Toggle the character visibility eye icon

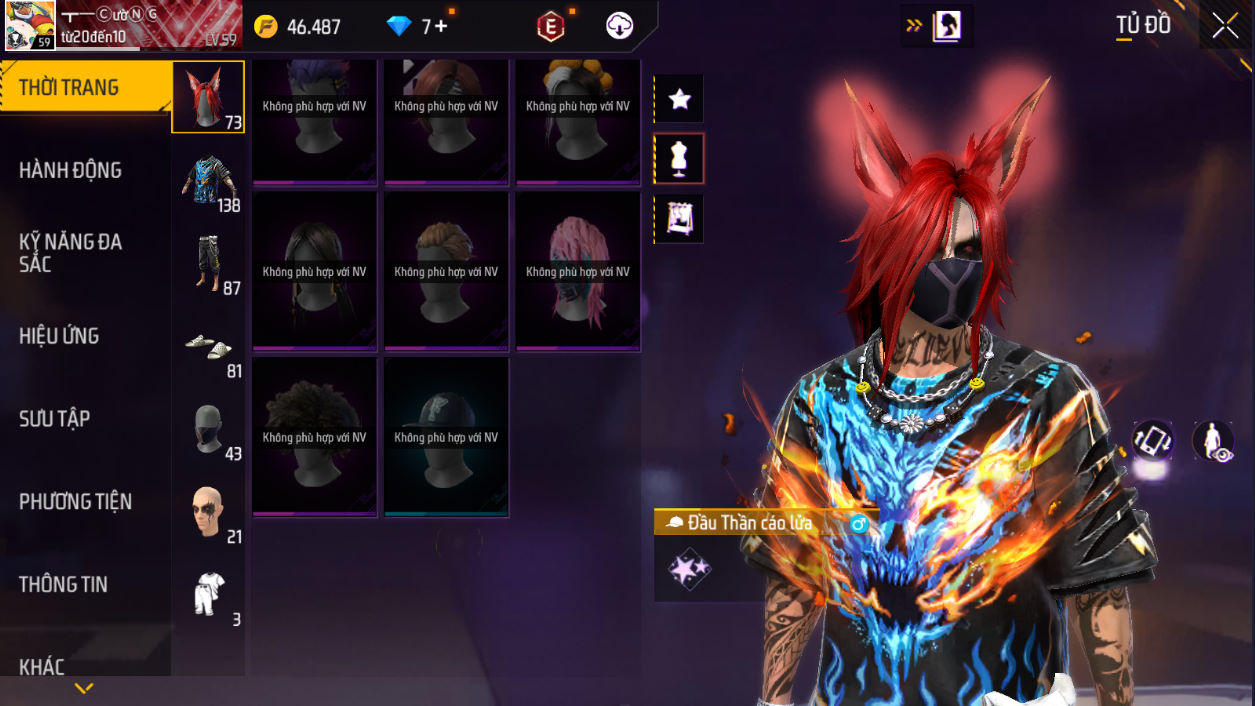click(1213, 440)
